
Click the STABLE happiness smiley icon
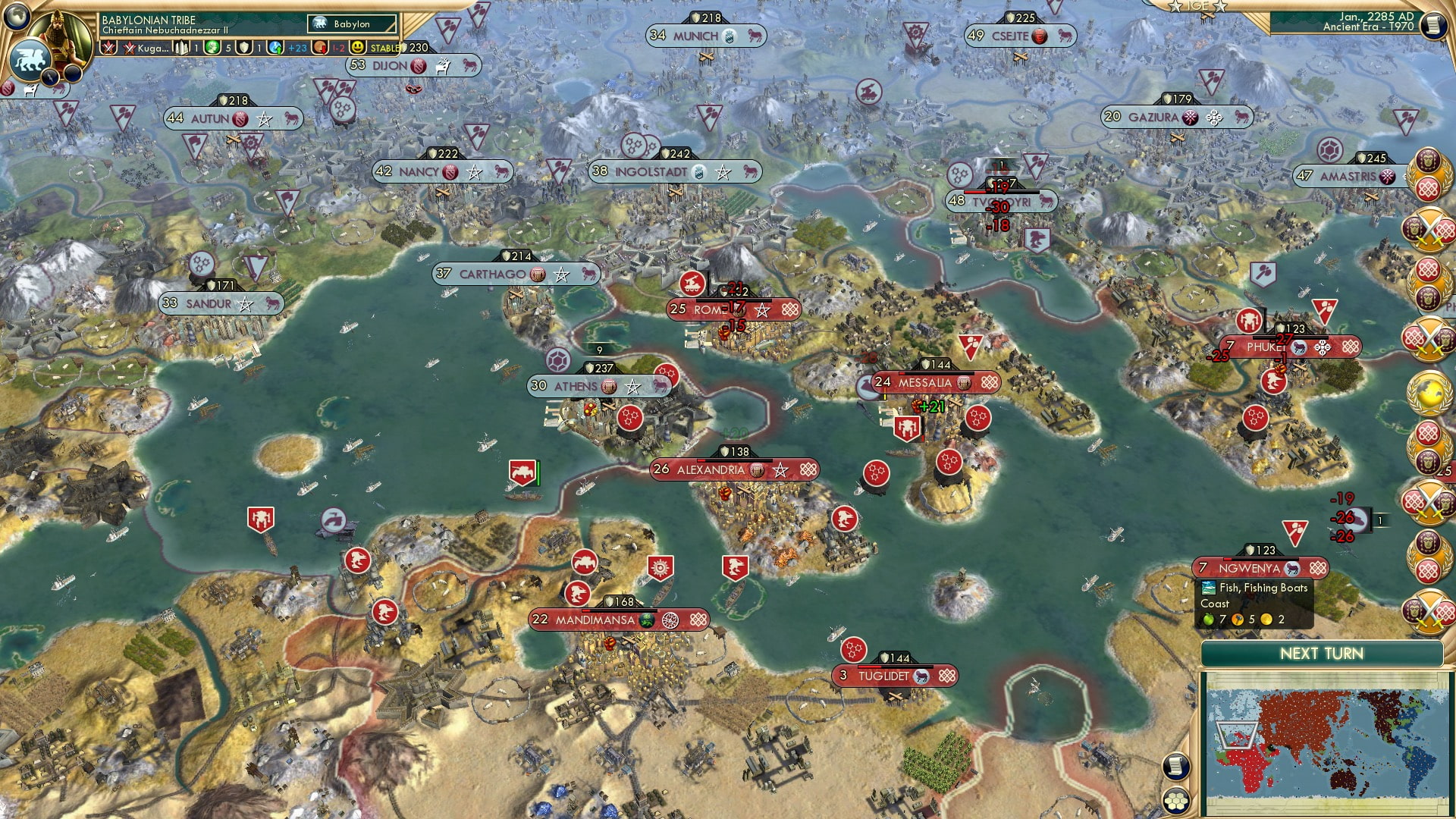358,49
